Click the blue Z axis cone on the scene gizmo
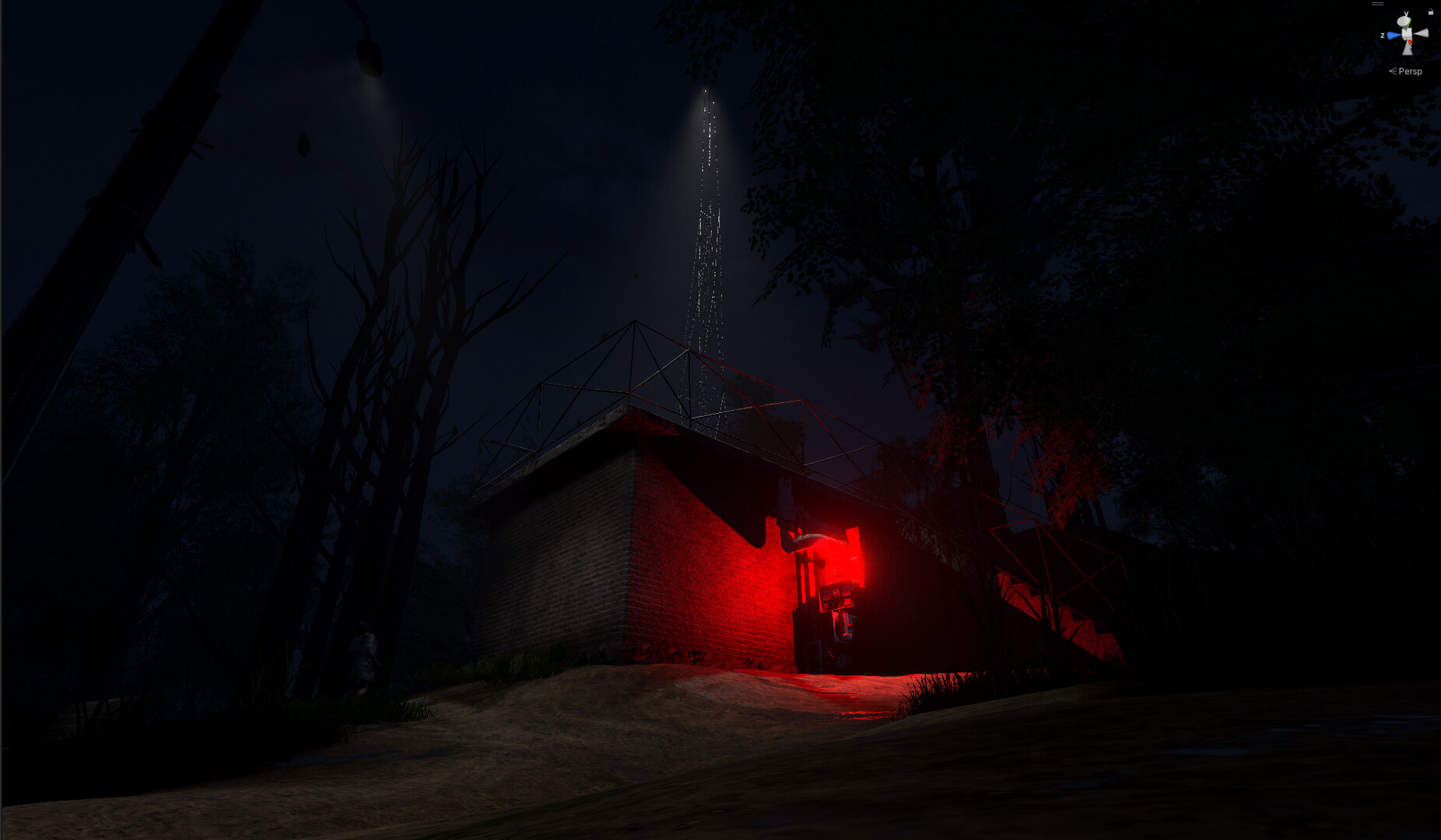Viewport: 1441px width, 840px height. click(x=1393, y=34)
